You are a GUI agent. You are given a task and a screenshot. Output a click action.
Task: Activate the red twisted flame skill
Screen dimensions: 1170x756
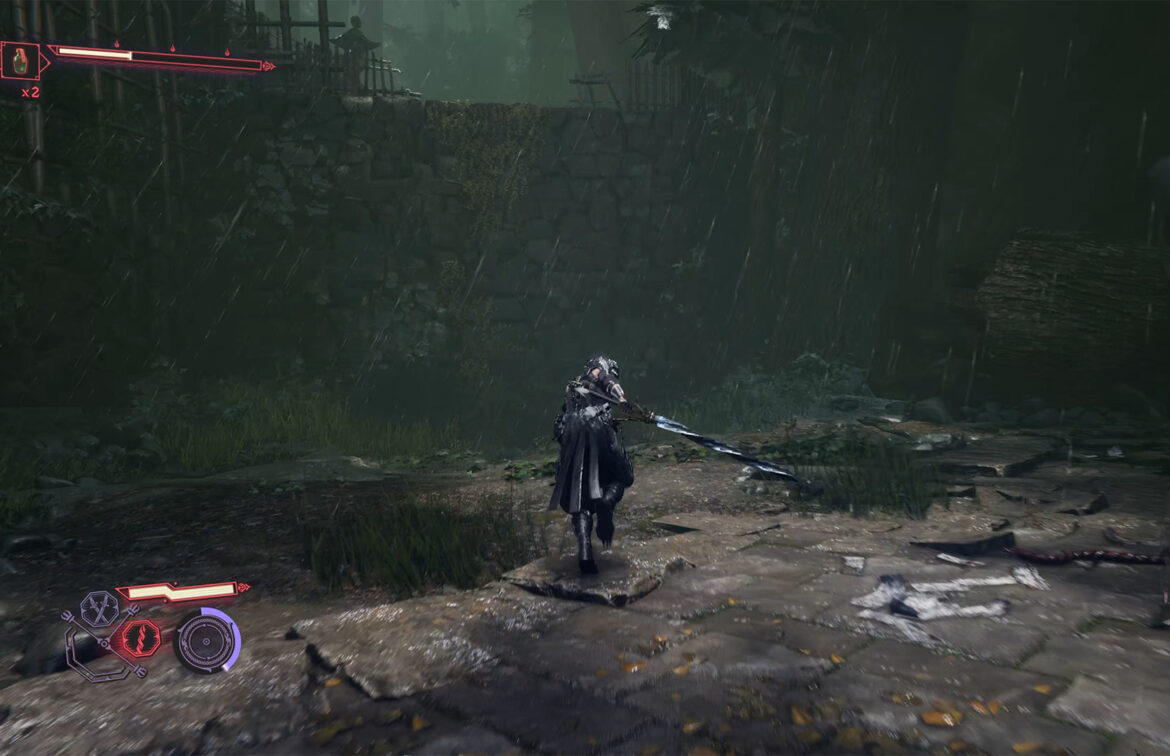(x=141, y=639)
